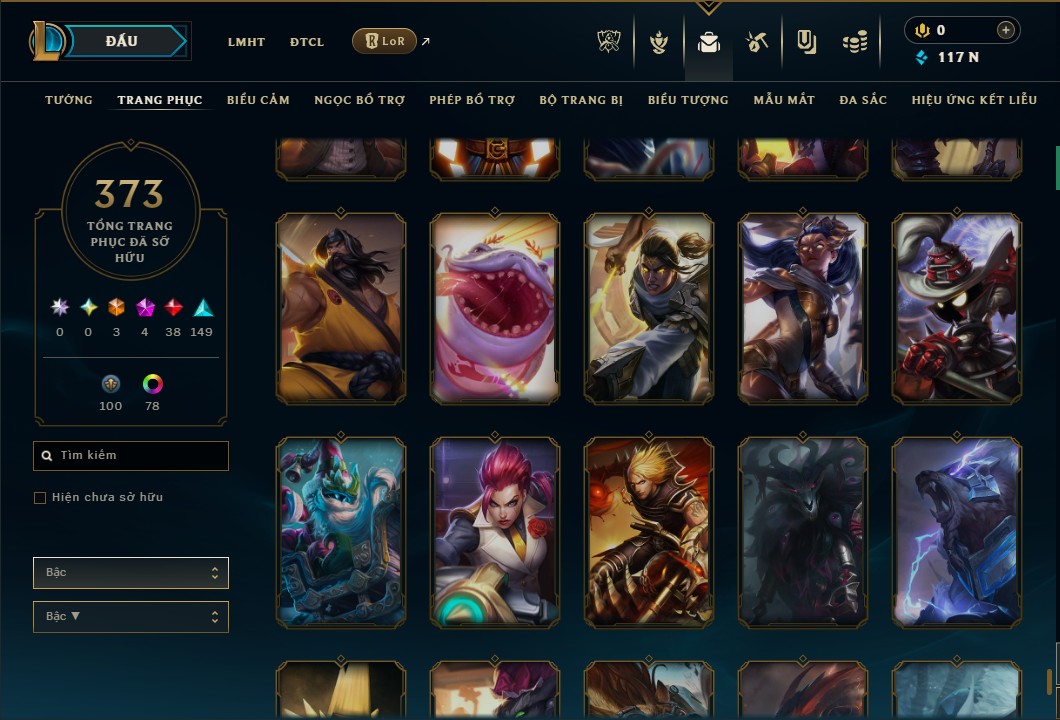Click the ĐẤU play button

(x=121, y=41)
